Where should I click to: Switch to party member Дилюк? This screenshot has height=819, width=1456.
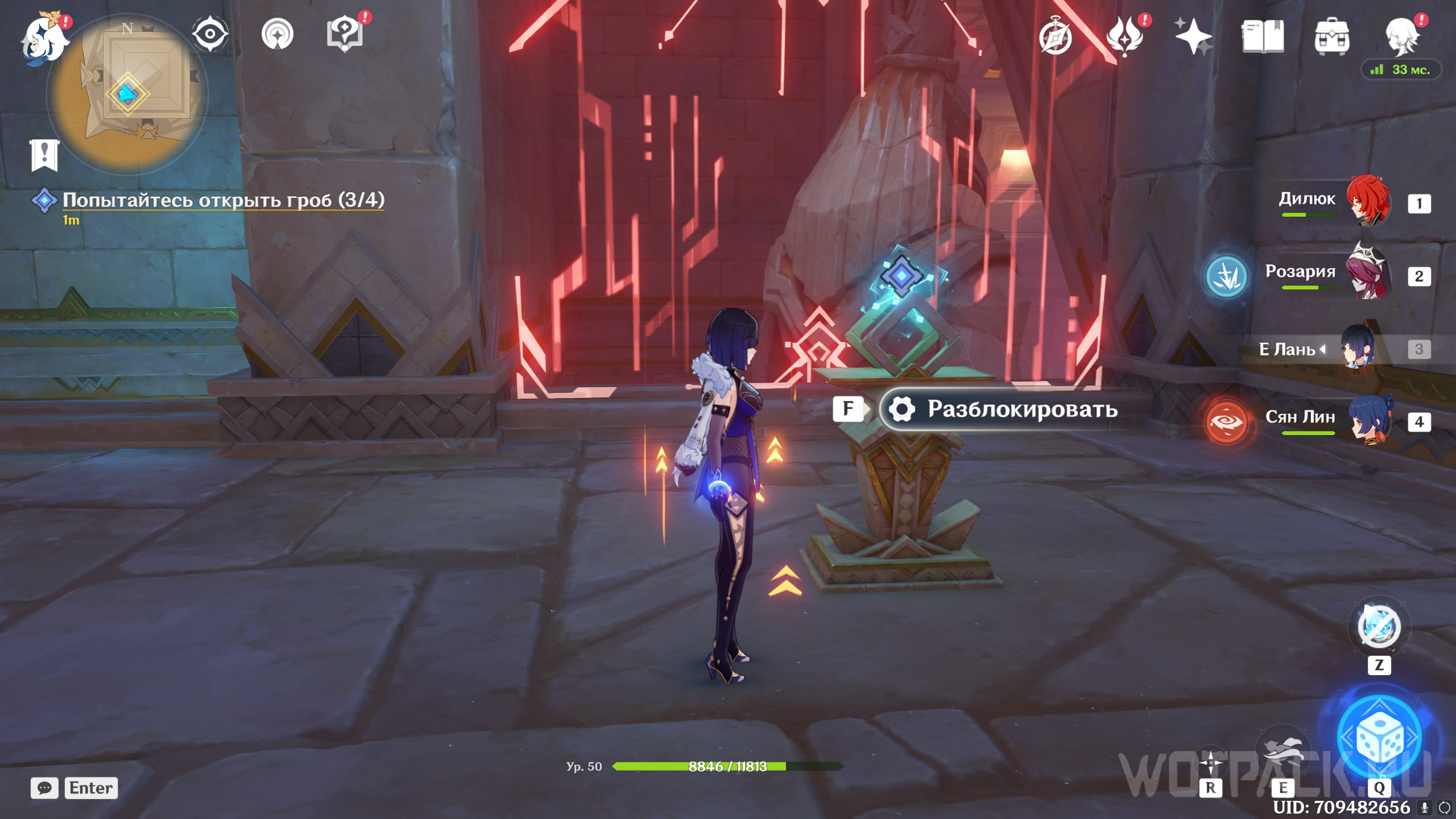coord(1368,201)
